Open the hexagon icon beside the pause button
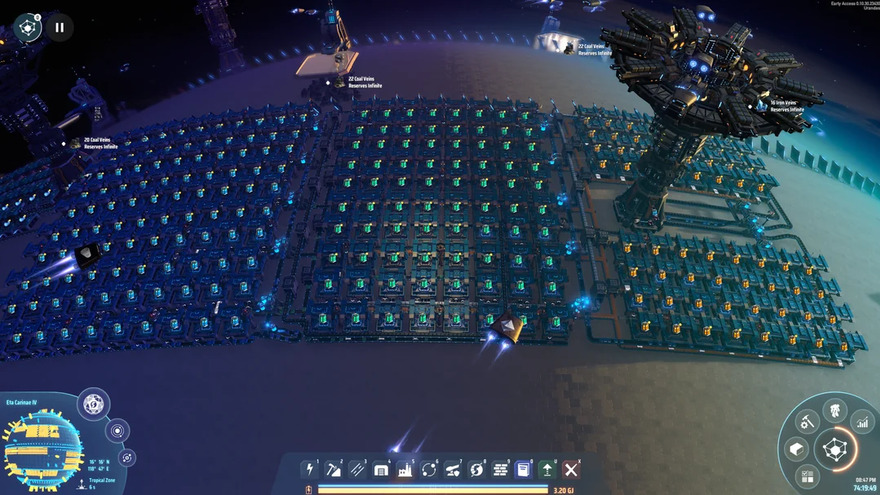Viewport: 880px width, 495px height. point(28,28)
